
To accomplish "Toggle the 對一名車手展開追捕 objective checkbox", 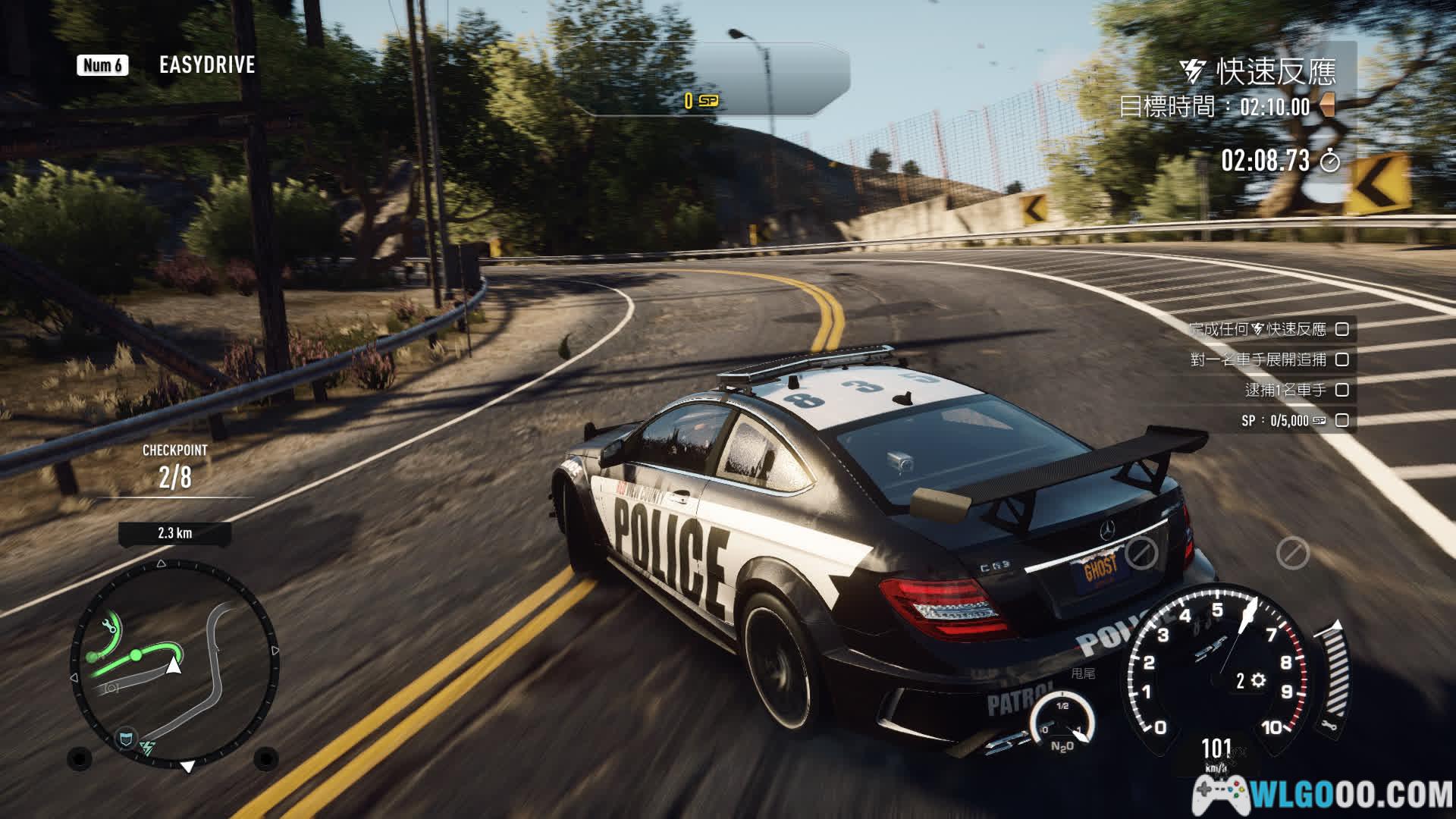I will coord(1342,359).
